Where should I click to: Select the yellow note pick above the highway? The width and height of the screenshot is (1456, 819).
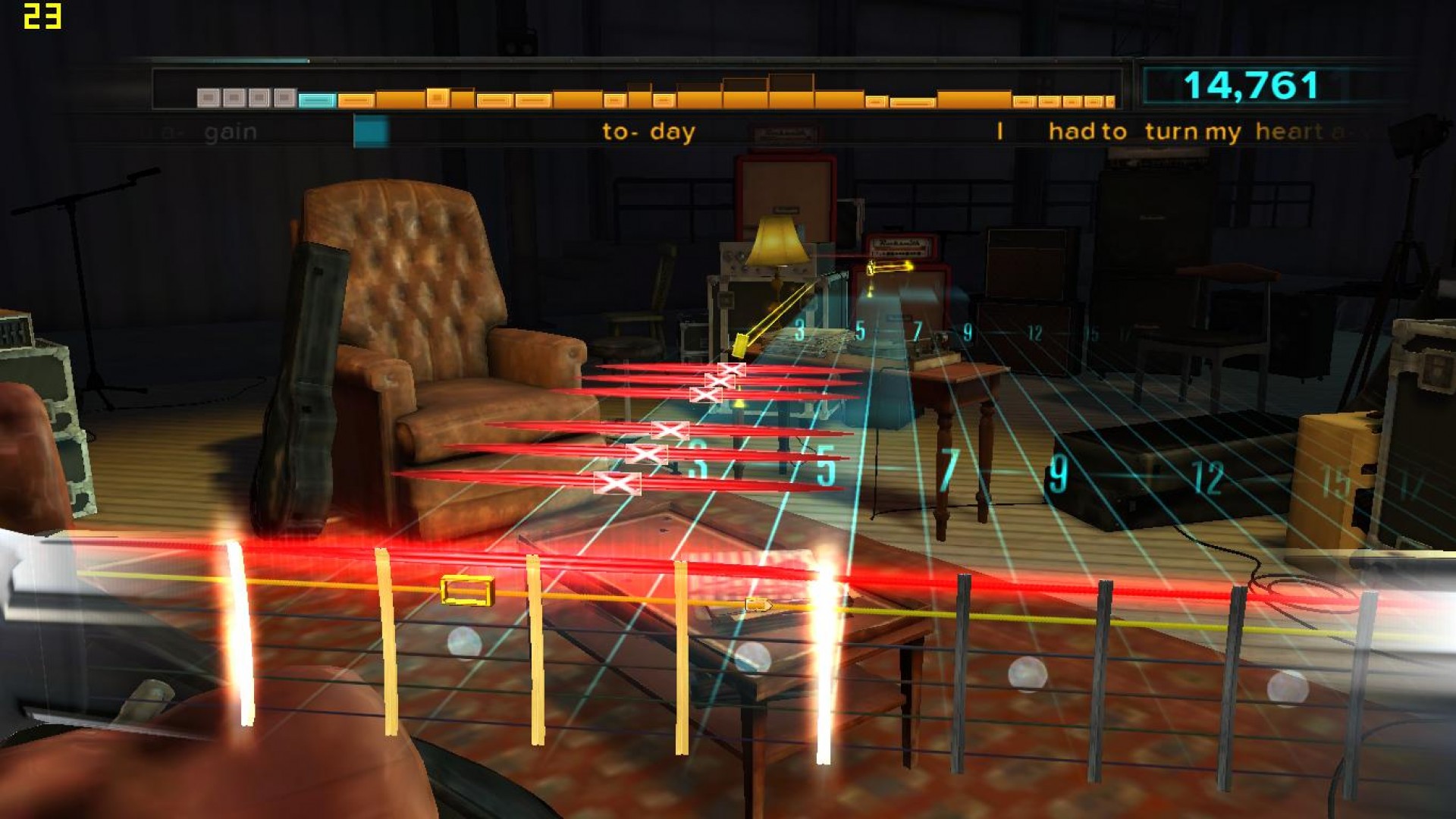[x=739, y=345]
